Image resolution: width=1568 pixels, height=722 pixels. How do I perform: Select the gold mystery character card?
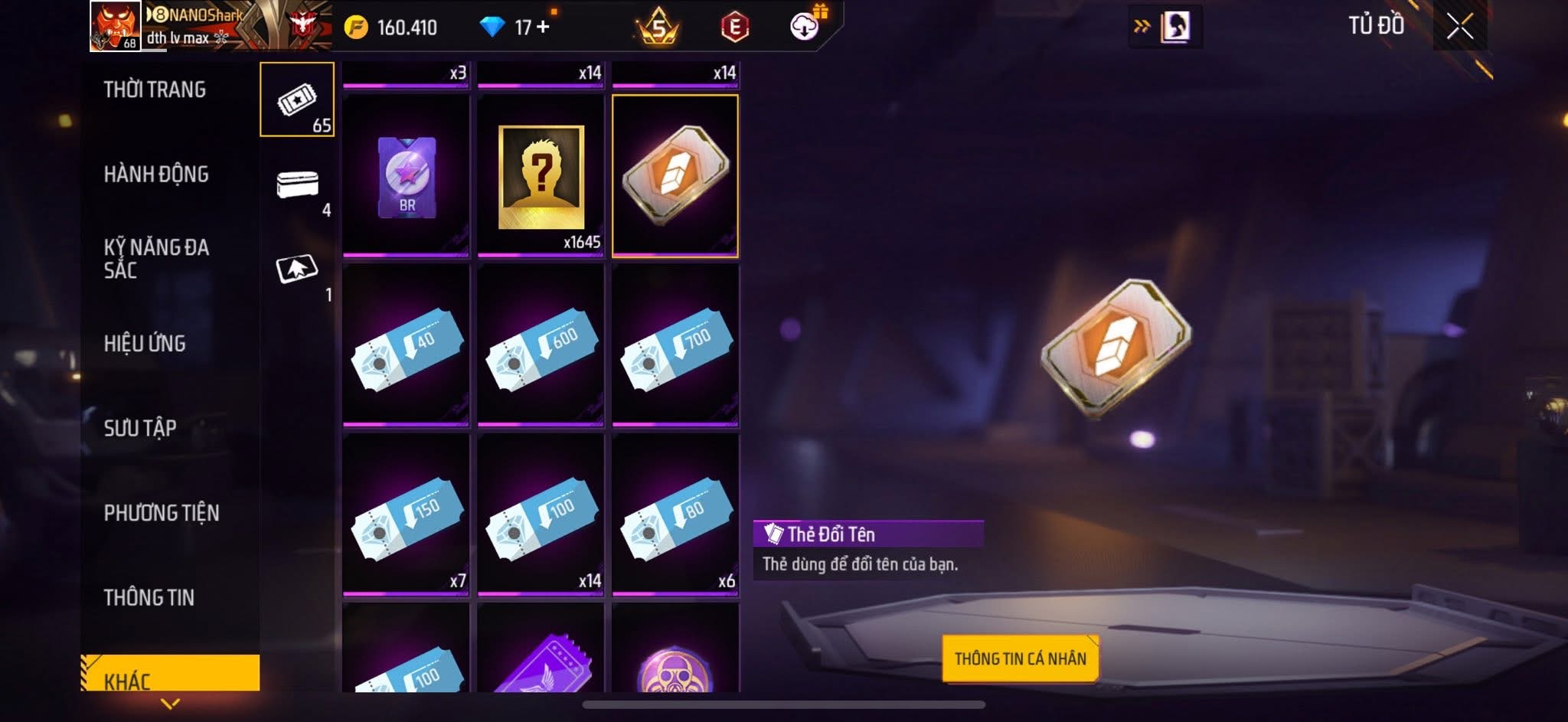pyautogui.click(x=541, y=176)
